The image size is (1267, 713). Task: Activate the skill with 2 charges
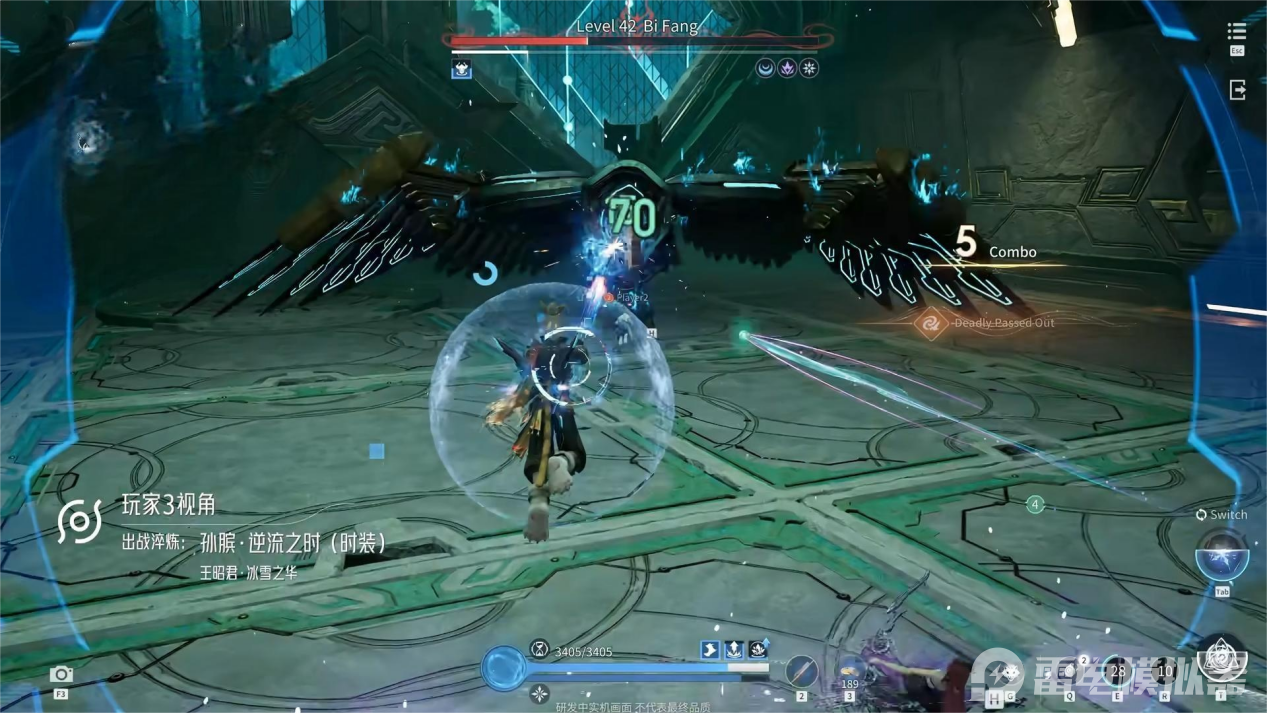(1070, 671)
